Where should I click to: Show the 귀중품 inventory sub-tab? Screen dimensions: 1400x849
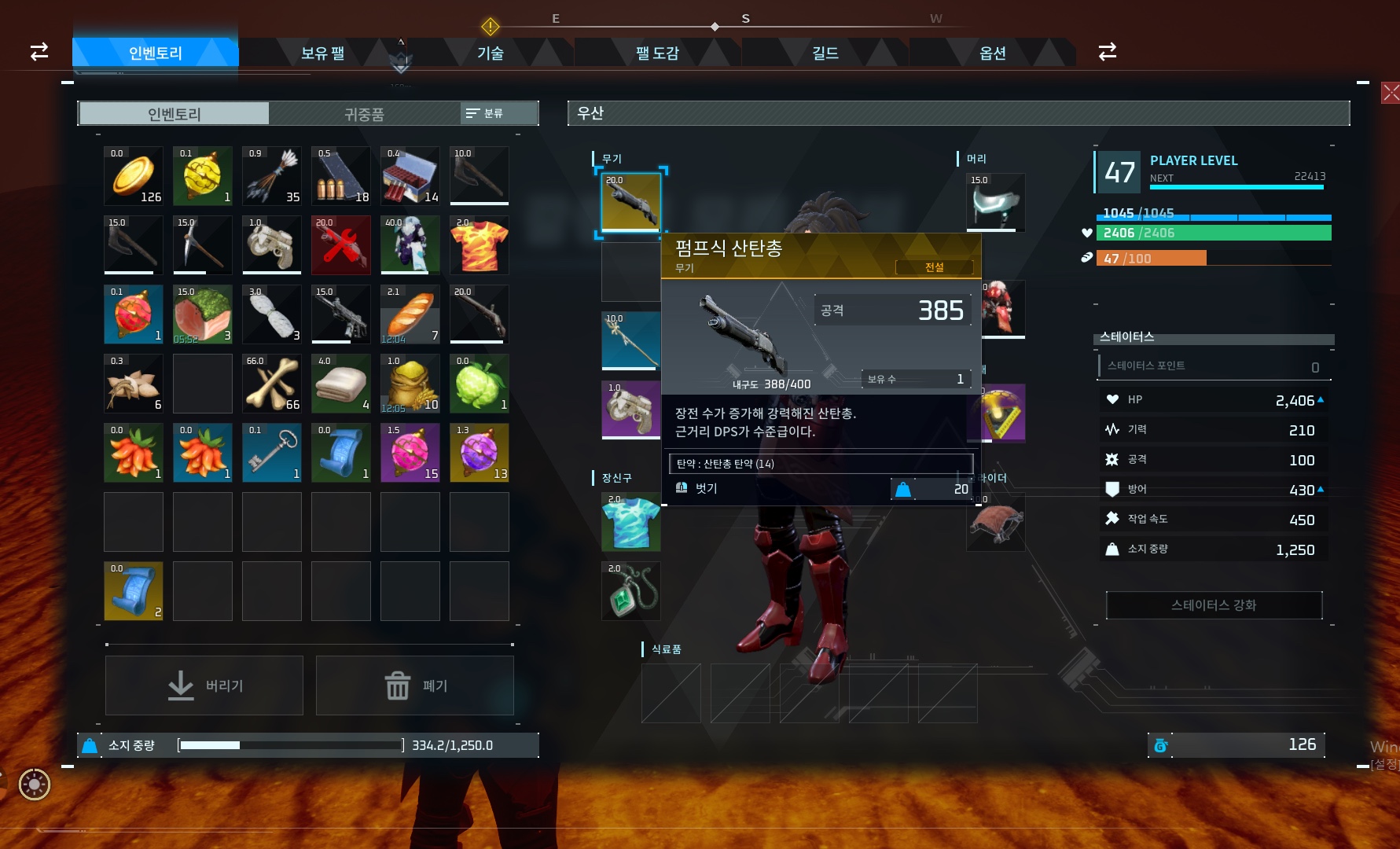pos(364,114)
